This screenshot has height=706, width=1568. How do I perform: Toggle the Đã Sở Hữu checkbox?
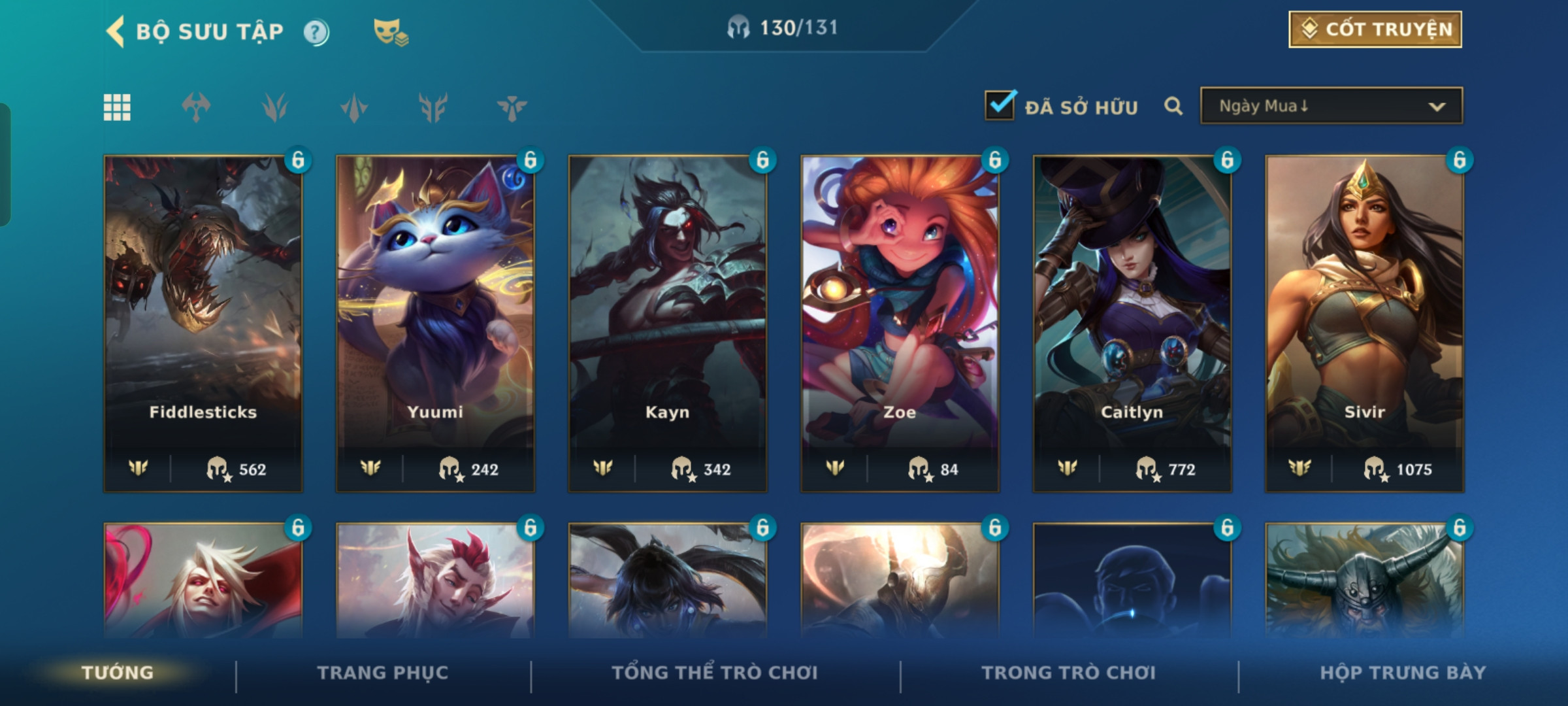pyautogui.click(x=1000, y=105)
